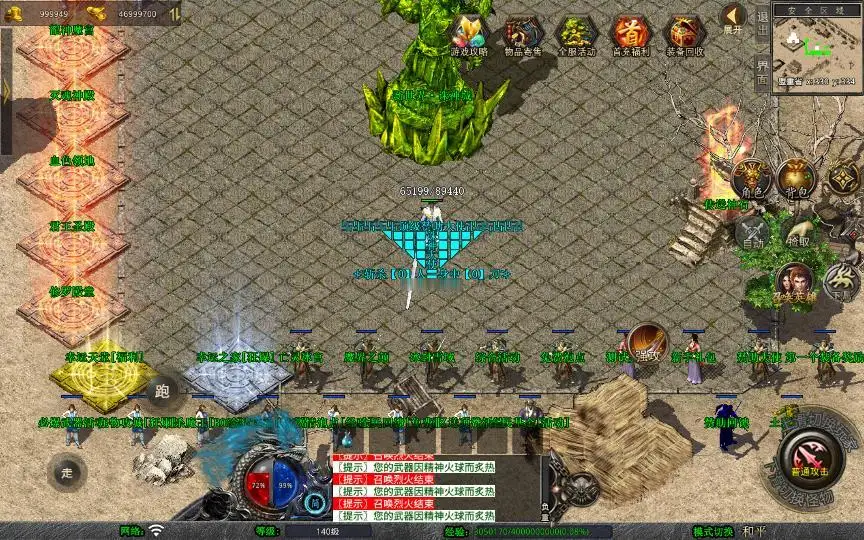The image size is (864, 540).
Task: Click the 展开 expand arrow button
Action: pyautogui.click(x=734, y=18)
